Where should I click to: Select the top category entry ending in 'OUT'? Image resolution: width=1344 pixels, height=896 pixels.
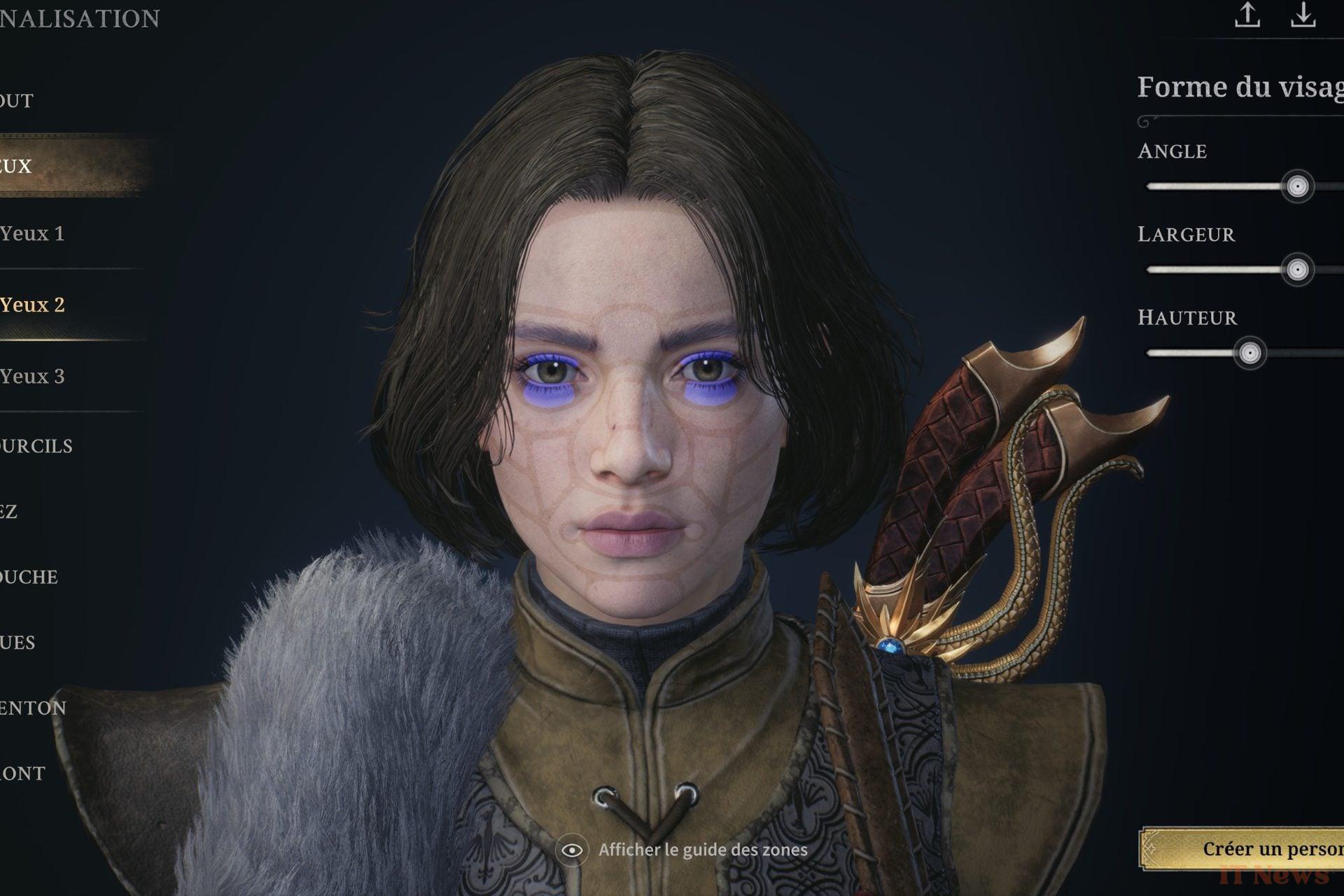point(17,101)
